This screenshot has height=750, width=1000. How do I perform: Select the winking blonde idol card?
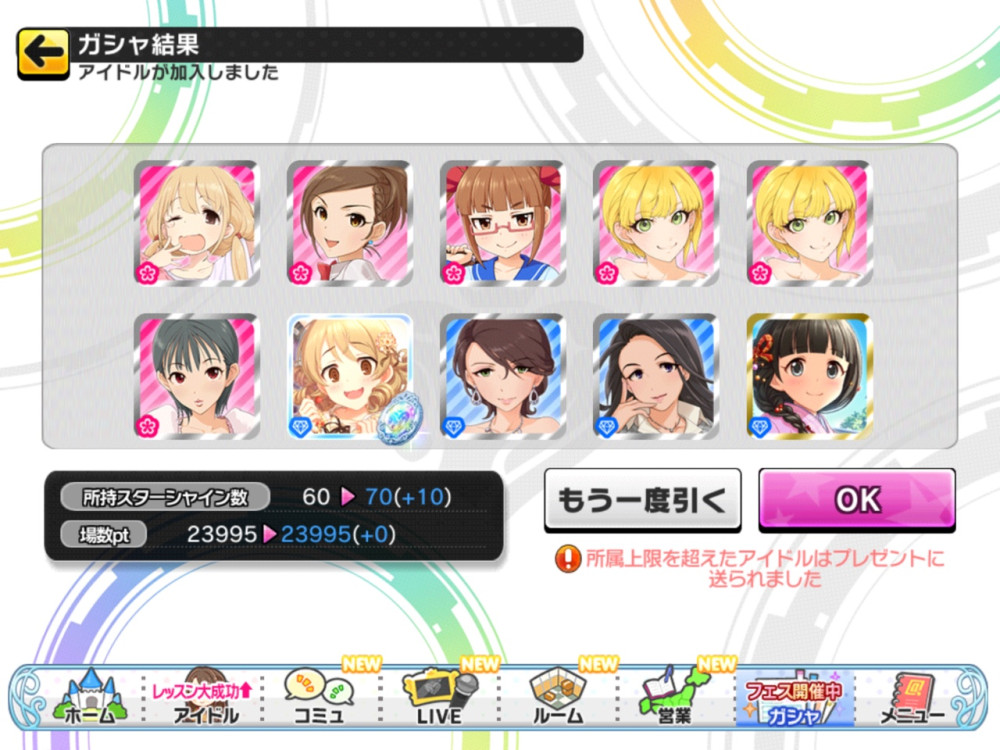(x=196, y=224)
